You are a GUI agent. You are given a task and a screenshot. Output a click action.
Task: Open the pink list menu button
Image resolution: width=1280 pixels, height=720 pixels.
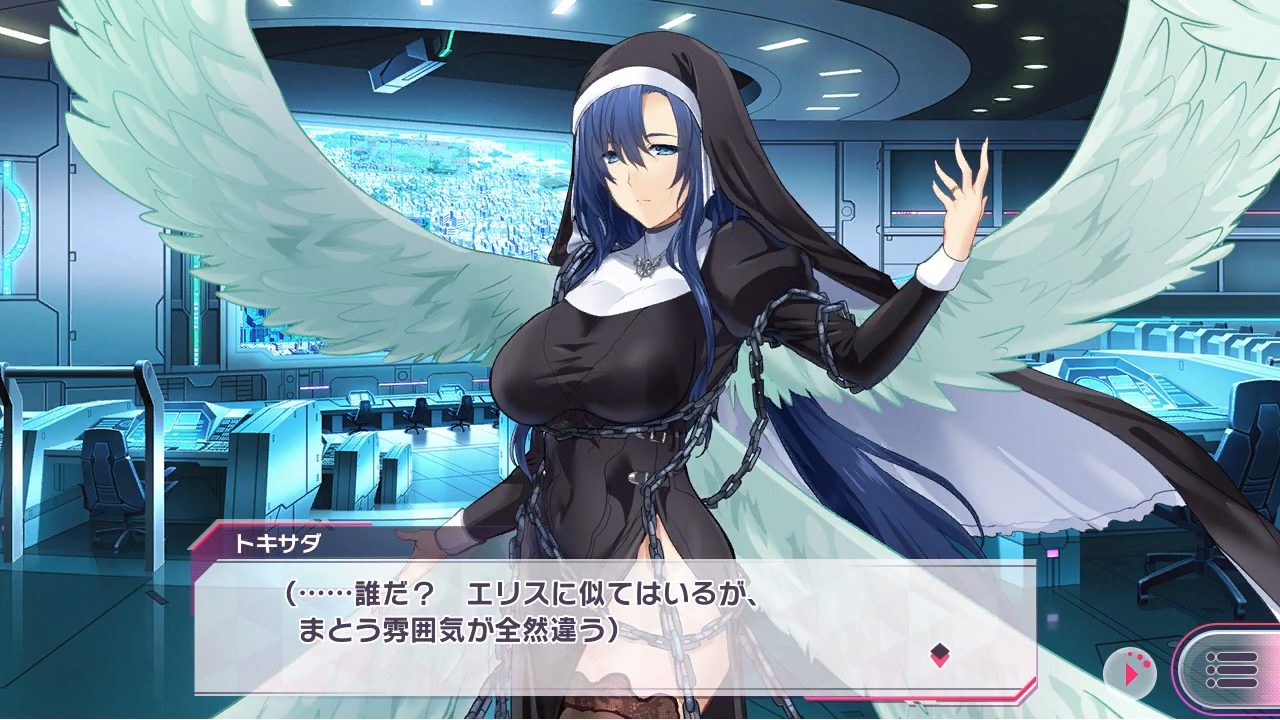(x=1230, y=670)
